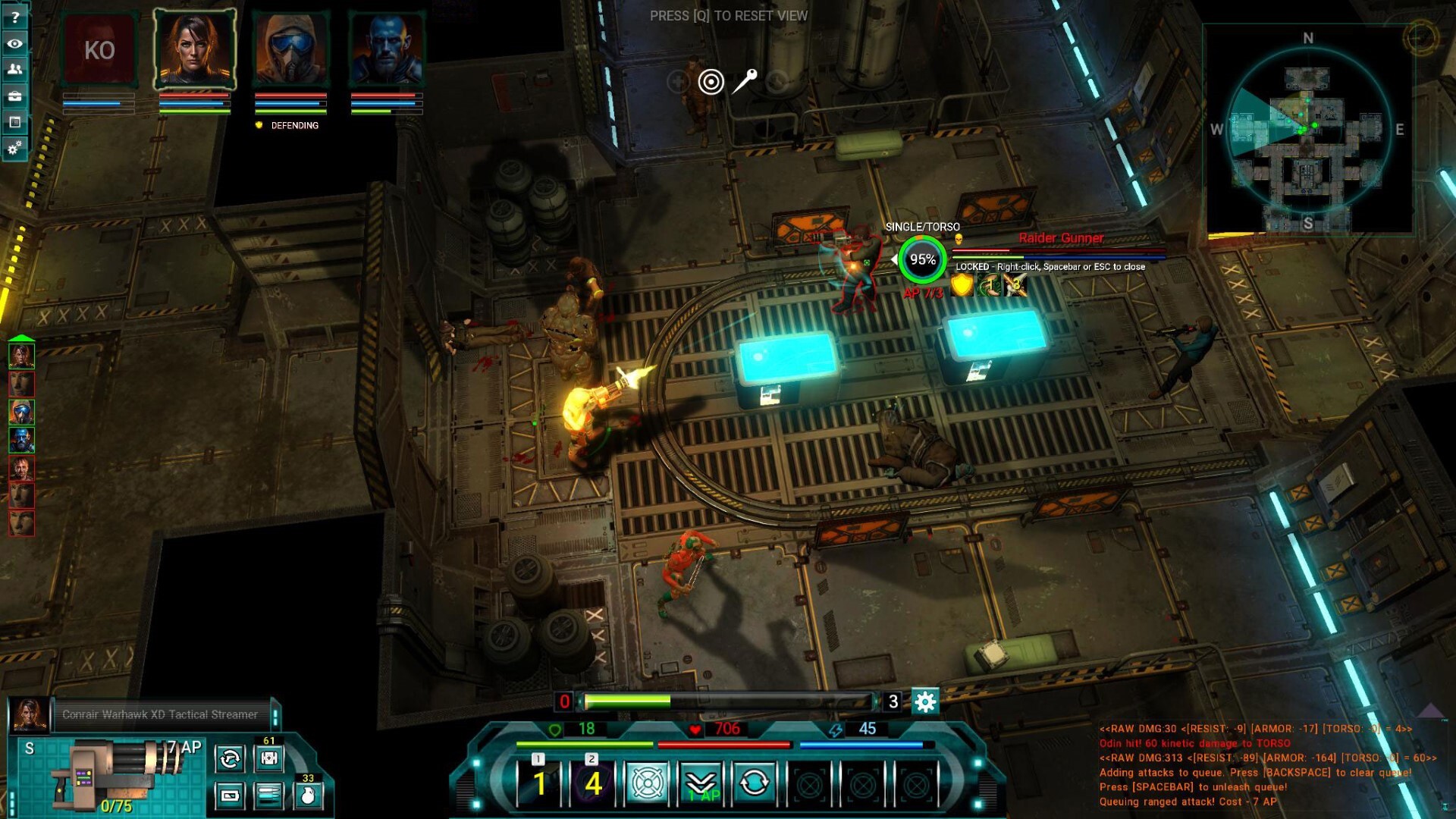The width and height of the screenshot is (1456, 819).
Task: Toggle the eye view button
Action: 15,43
